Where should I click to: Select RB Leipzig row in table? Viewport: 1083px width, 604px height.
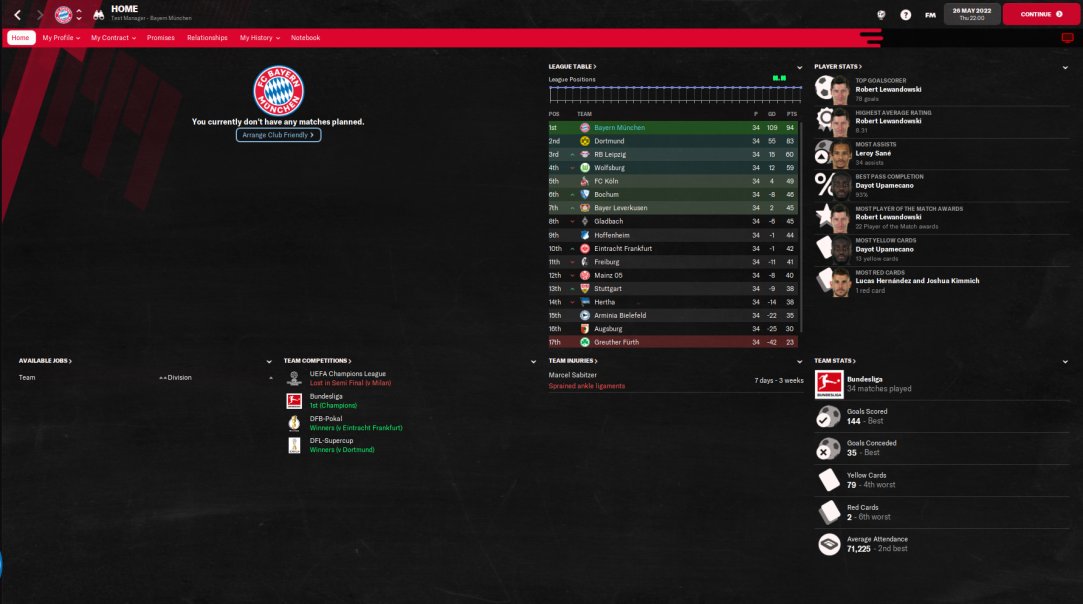[611, 155]
